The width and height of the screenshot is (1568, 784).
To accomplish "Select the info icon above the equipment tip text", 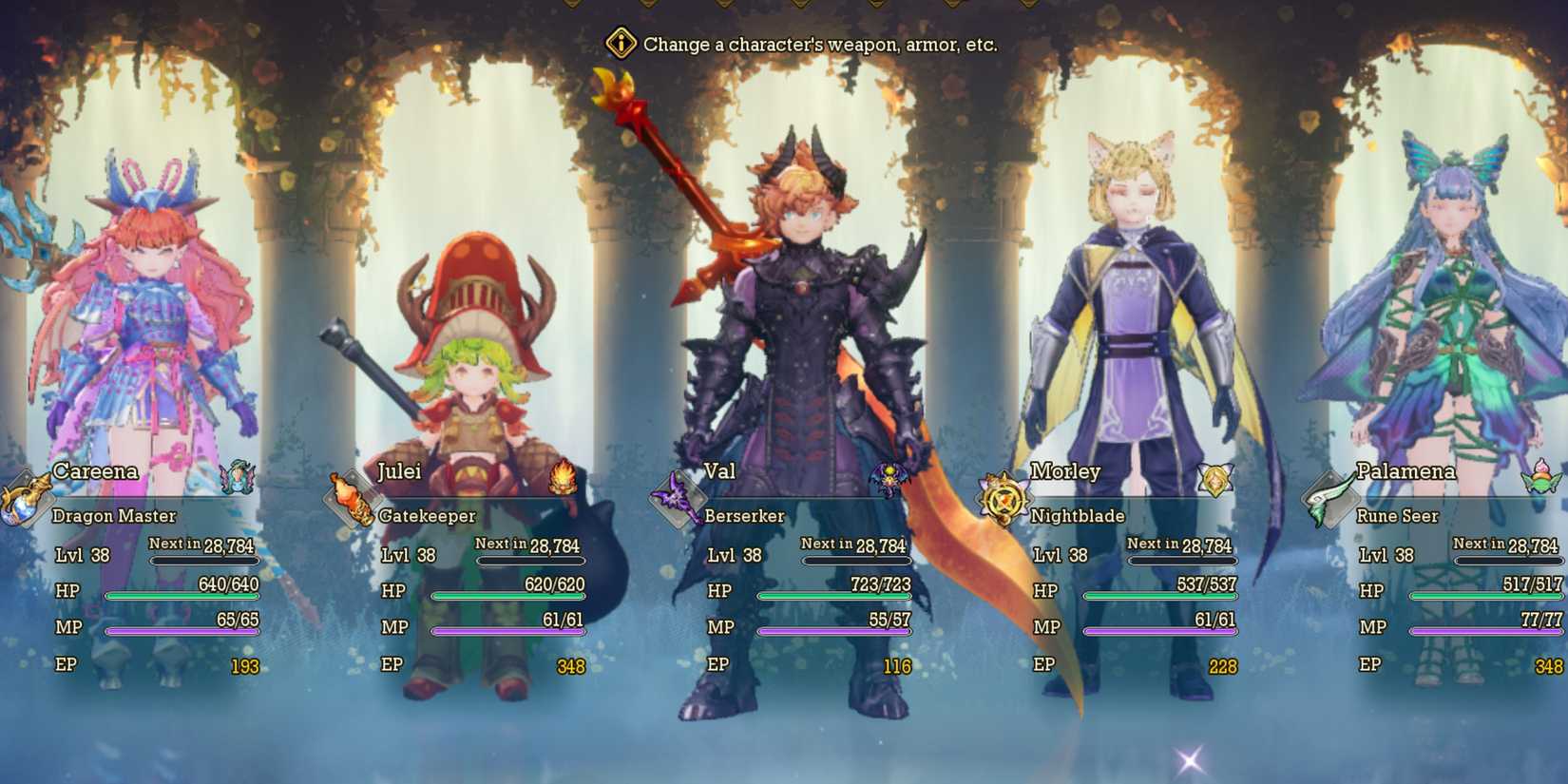I will [620, 43].
